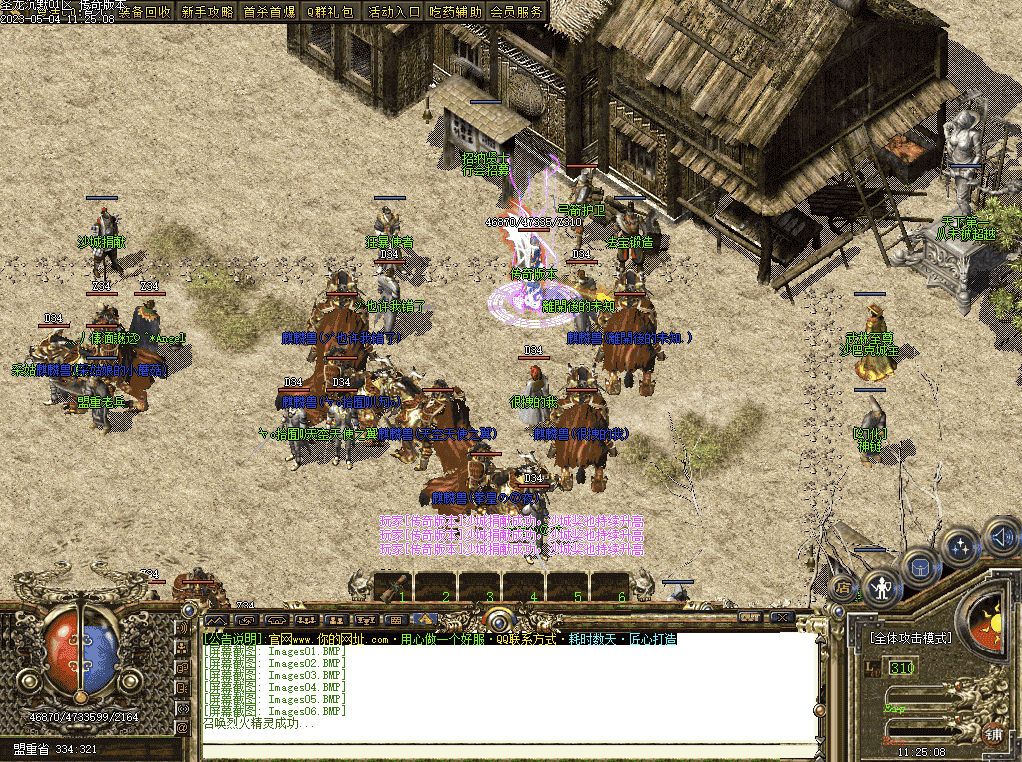This screenshot has width=1022, height=762.
Task: Click the OUT button above chat
Action: (750, 619)
